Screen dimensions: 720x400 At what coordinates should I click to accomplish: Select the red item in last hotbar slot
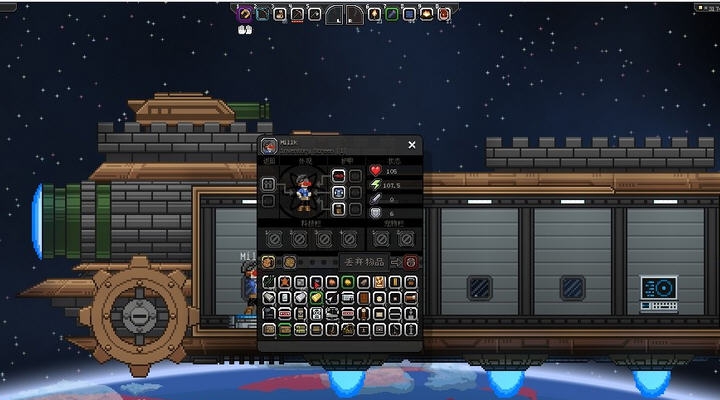click(x=444, y=14)
